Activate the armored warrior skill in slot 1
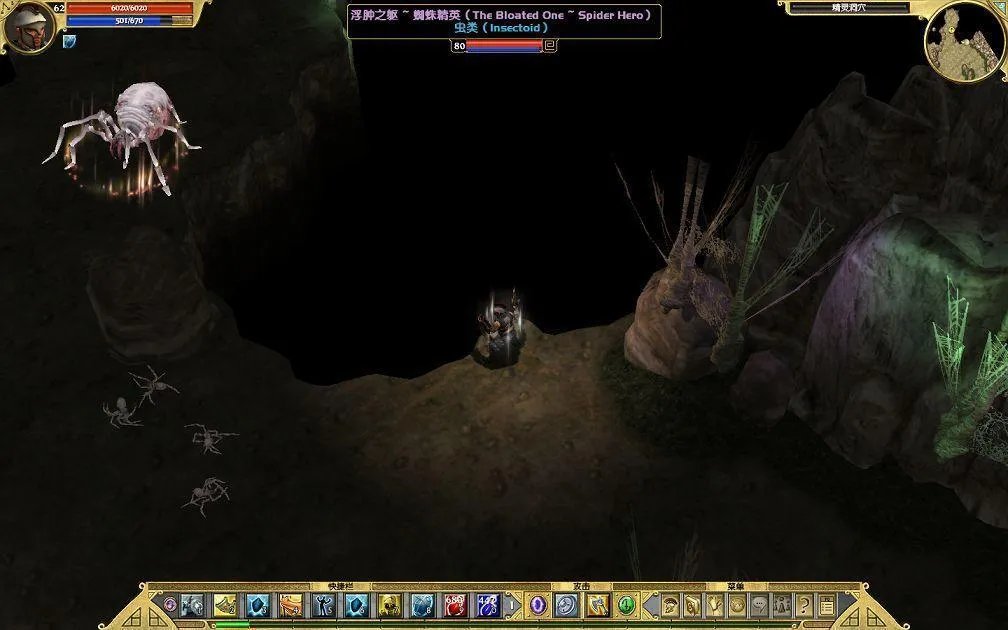This screenshot has height=630, width=1008. point(193,605)
